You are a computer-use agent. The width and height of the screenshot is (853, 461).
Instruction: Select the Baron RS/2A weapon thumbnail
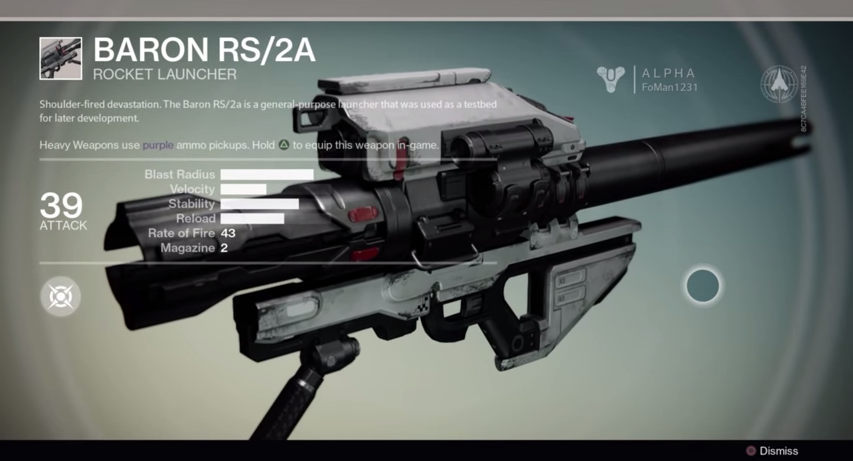tap(61, 58)
